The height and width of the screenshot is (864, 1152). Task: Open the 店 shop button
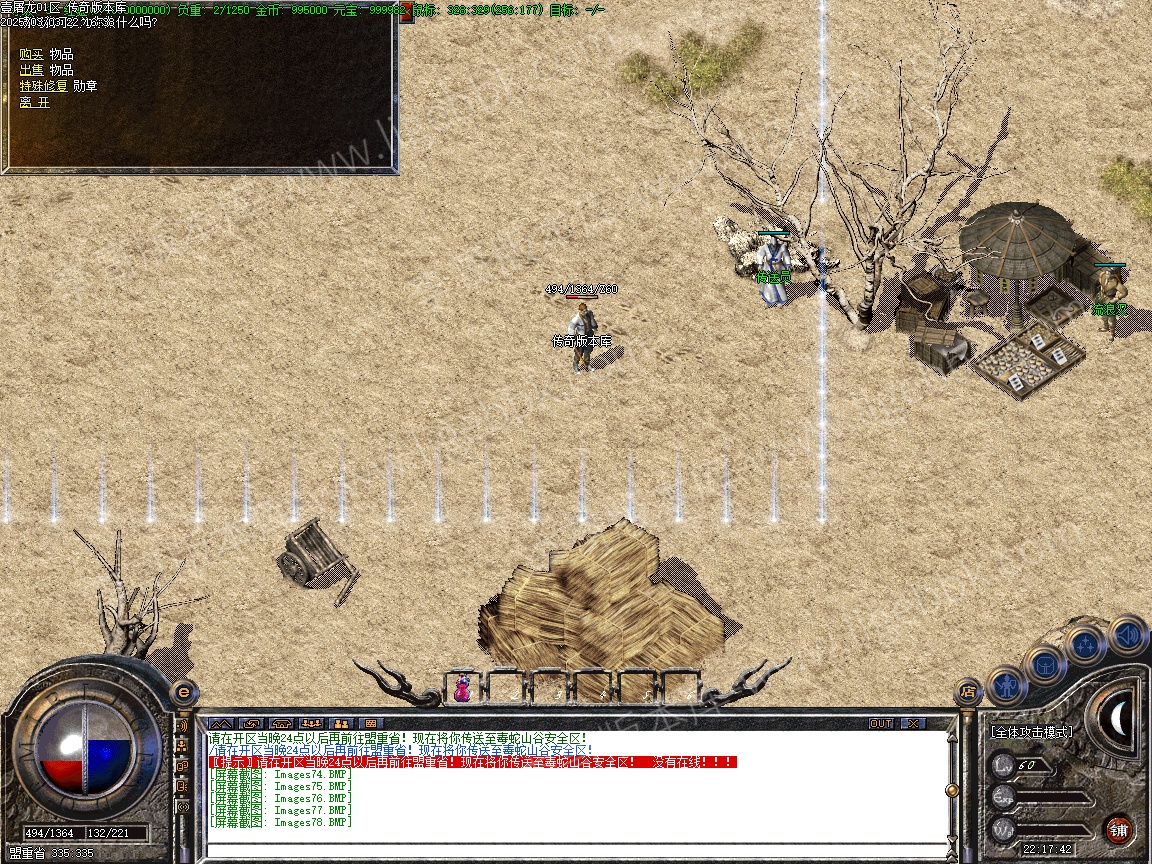tap(967, 690)
